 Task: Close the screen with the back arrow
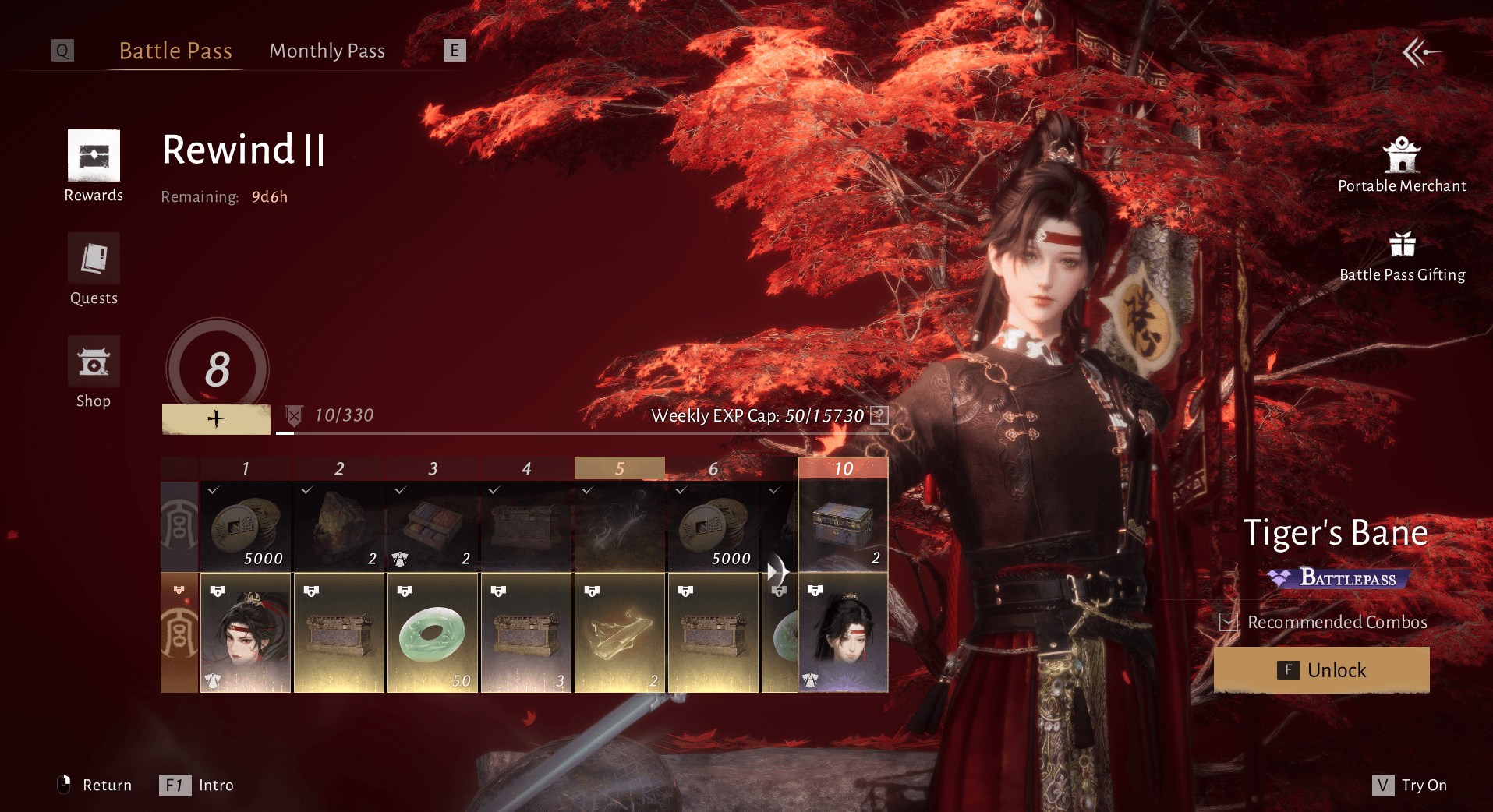coord(1420,52)
